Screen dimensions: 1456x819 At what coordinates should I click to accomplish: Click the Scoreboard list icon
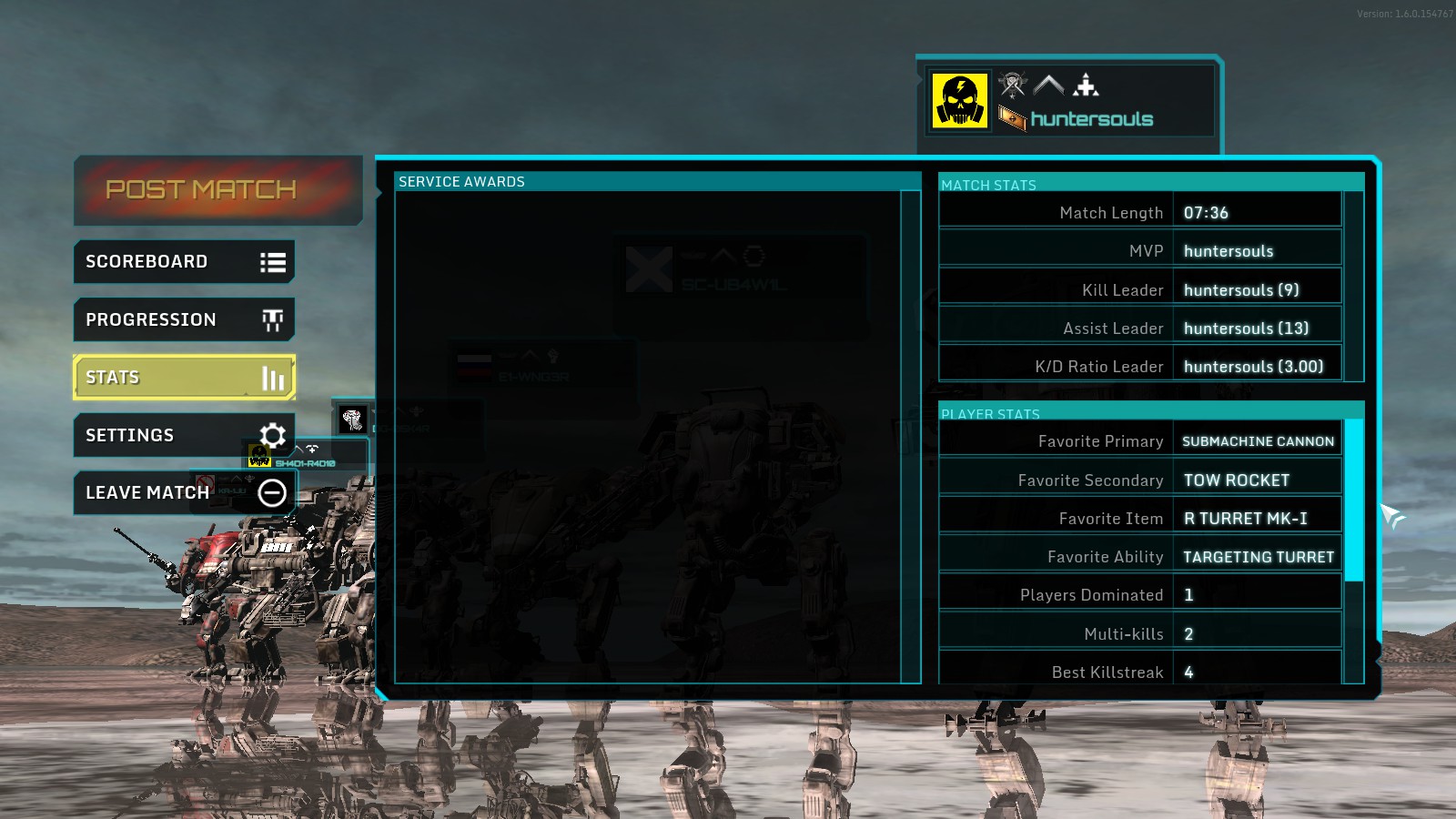click(x=272, y=261)
